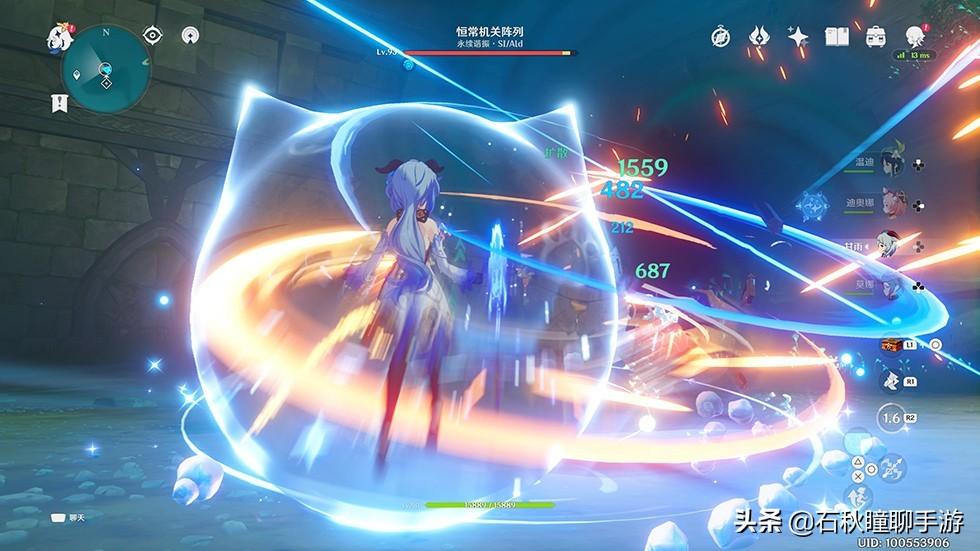Open the quest bookmark icon below Paimon

pyautogui.click(x=59, y=101)
